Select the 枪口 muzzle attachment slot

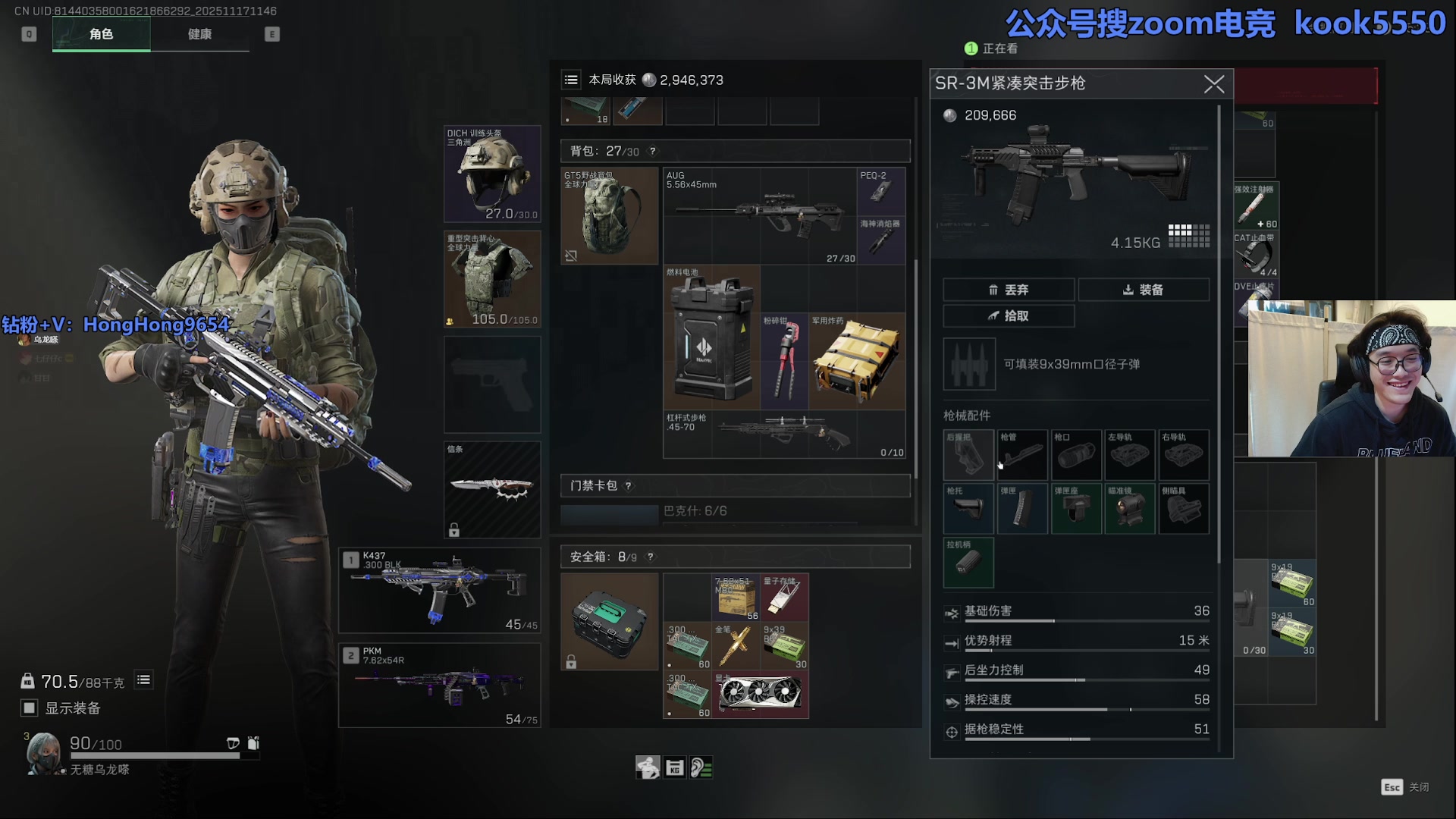pos(1075,455)
